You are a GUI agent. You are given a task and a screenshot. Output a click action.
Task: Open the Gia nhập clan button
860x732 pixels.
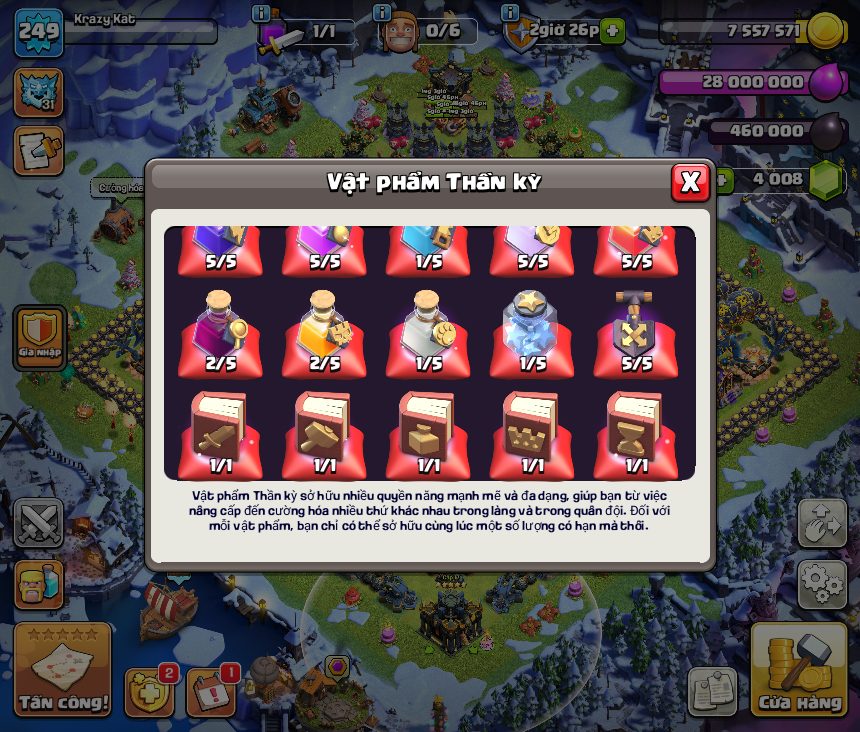pos(40,337)
